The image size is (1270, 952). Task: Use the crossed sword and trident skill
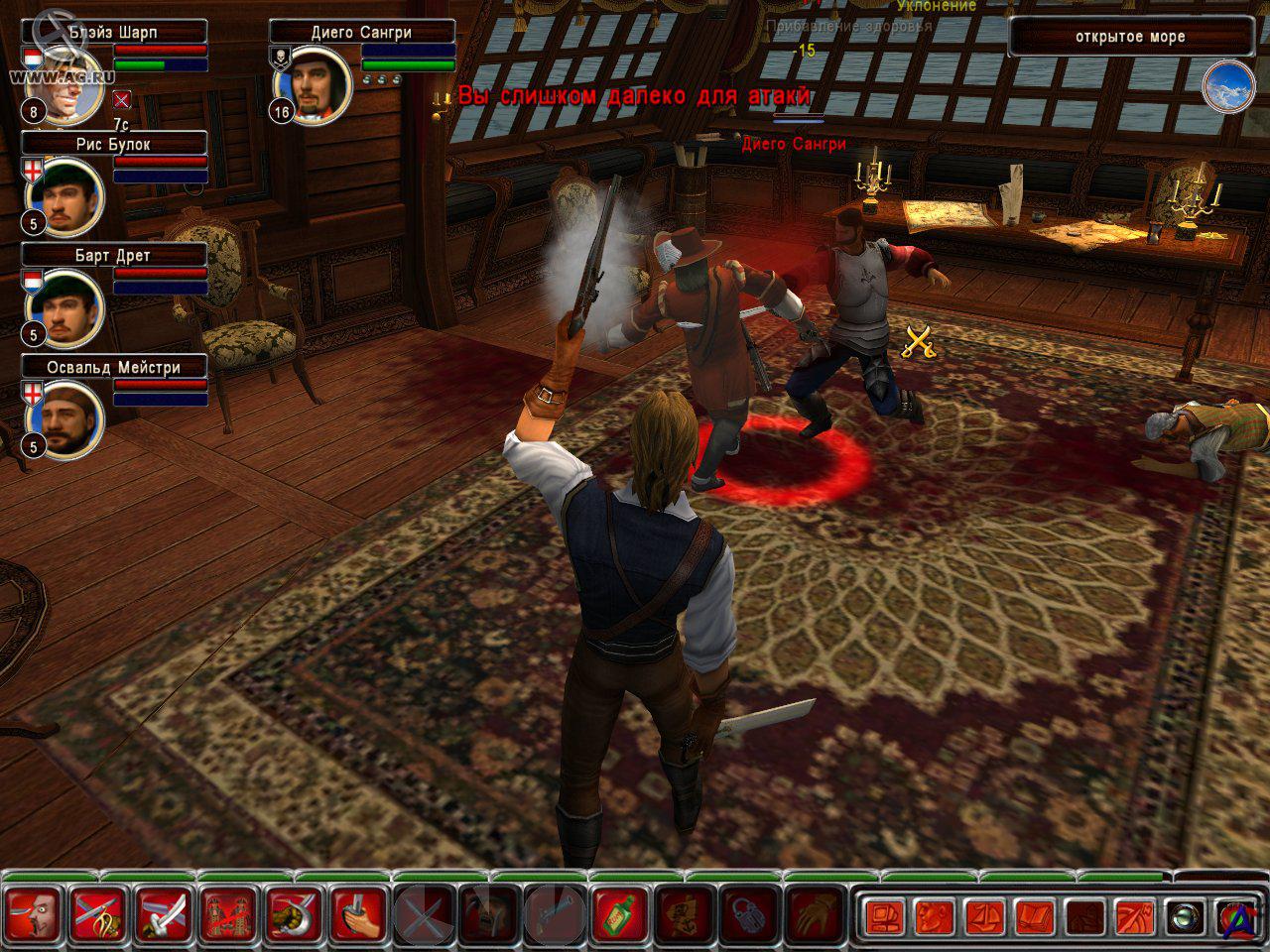[x=100, y=914]
